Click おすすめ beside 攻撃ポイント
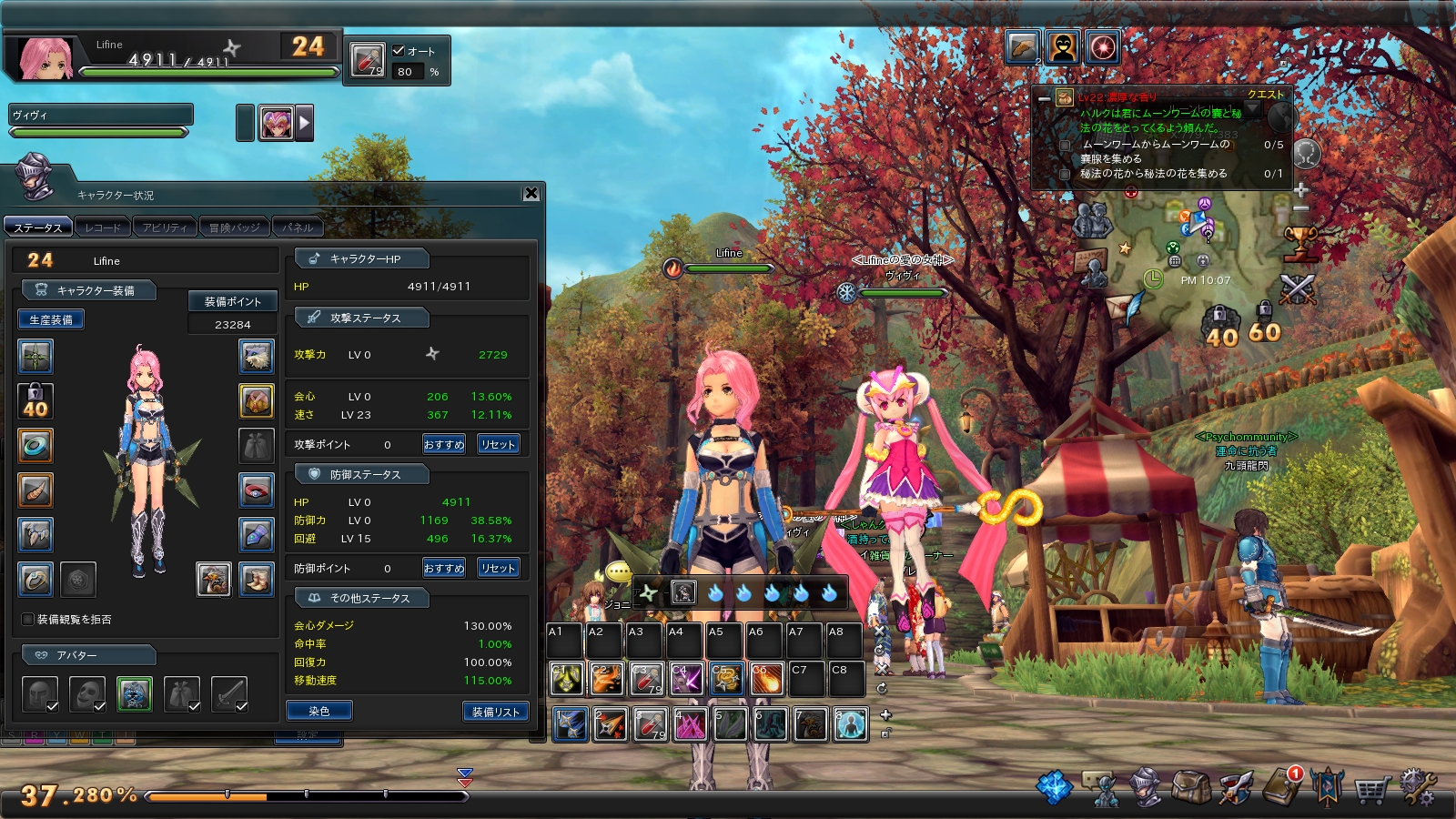This screenshot has width=1456, height=819. (444, 444)
